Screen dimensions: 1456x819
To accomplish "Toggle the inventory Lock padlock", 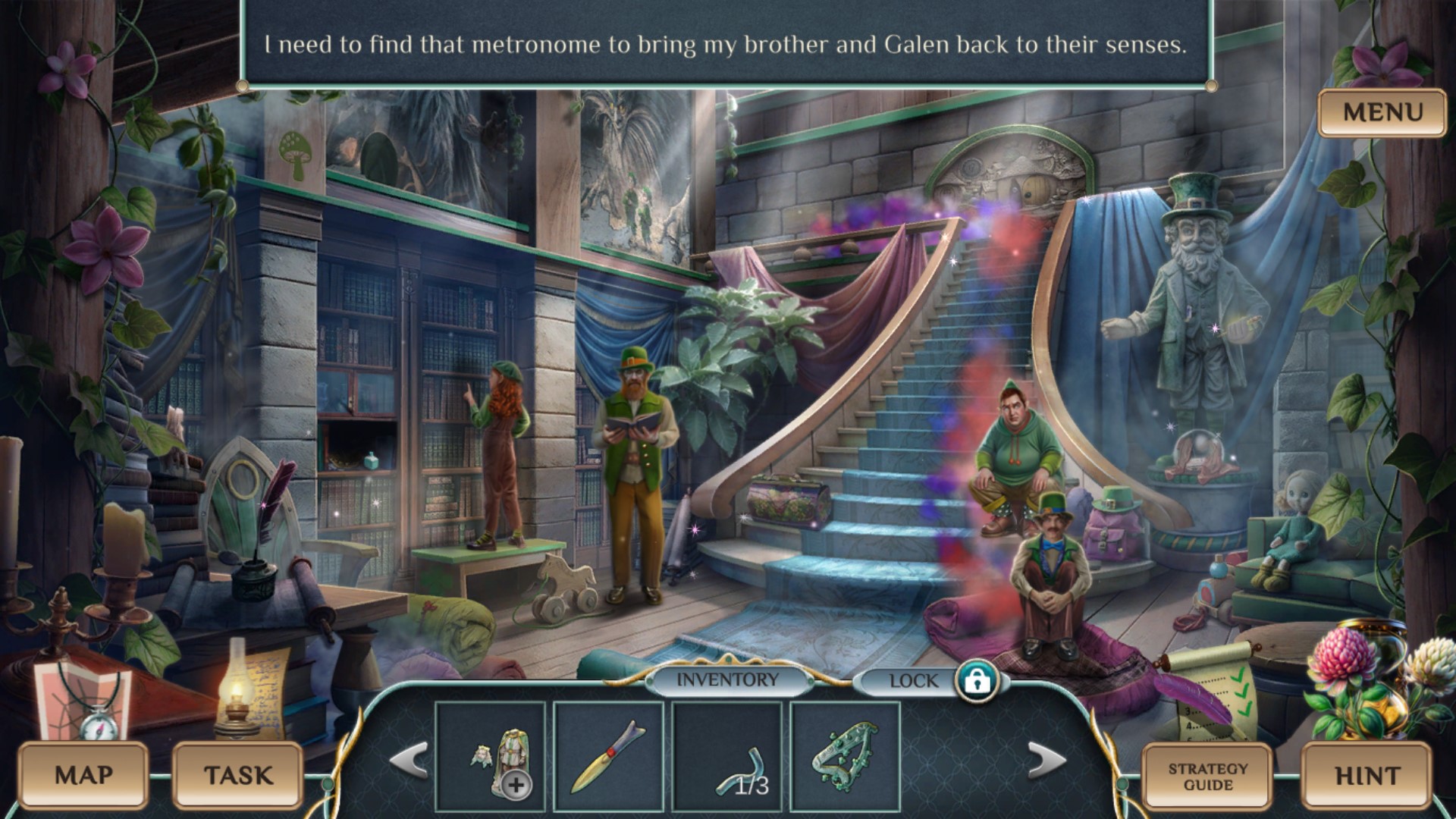I will click(977, 680).
